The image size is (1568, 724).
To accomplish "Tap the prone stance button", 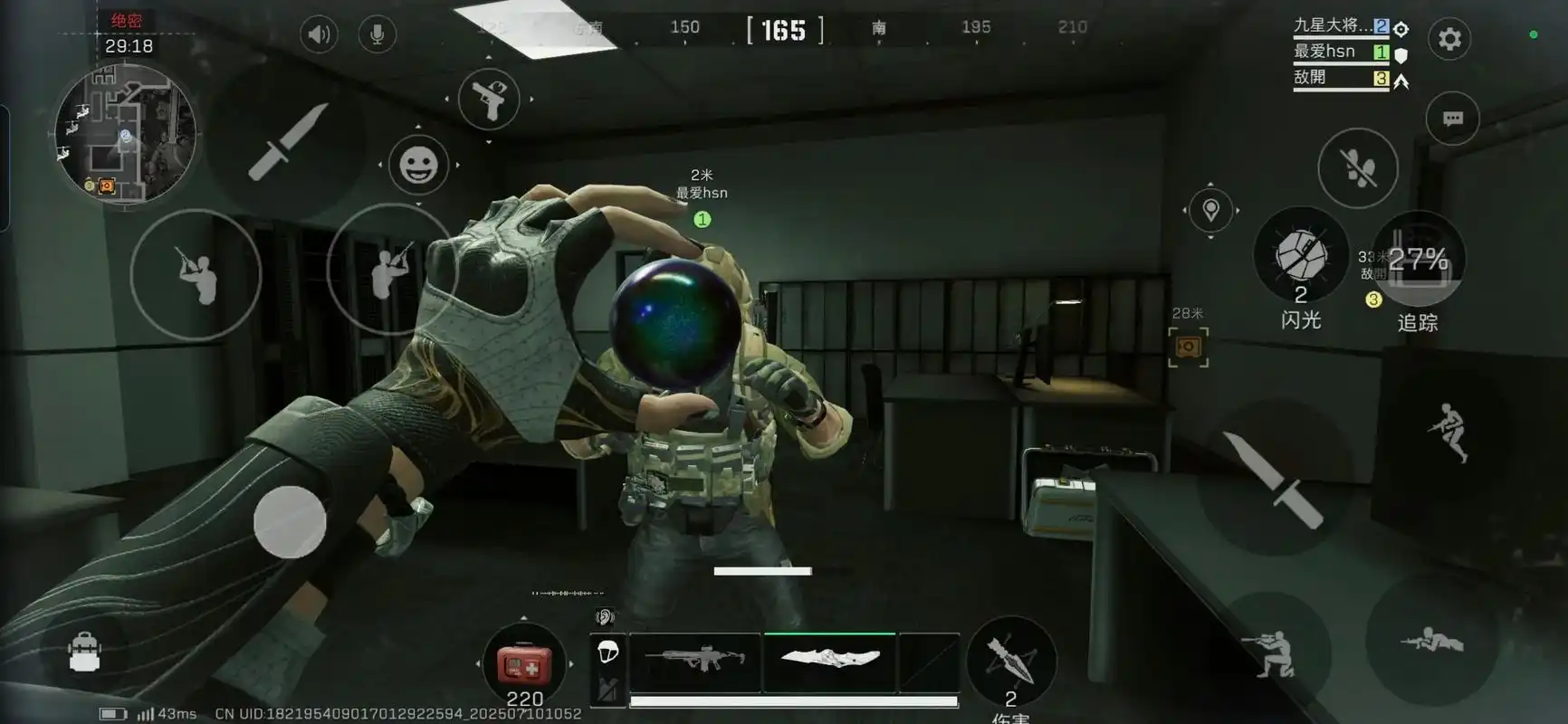I will (x=1430, y=642).
